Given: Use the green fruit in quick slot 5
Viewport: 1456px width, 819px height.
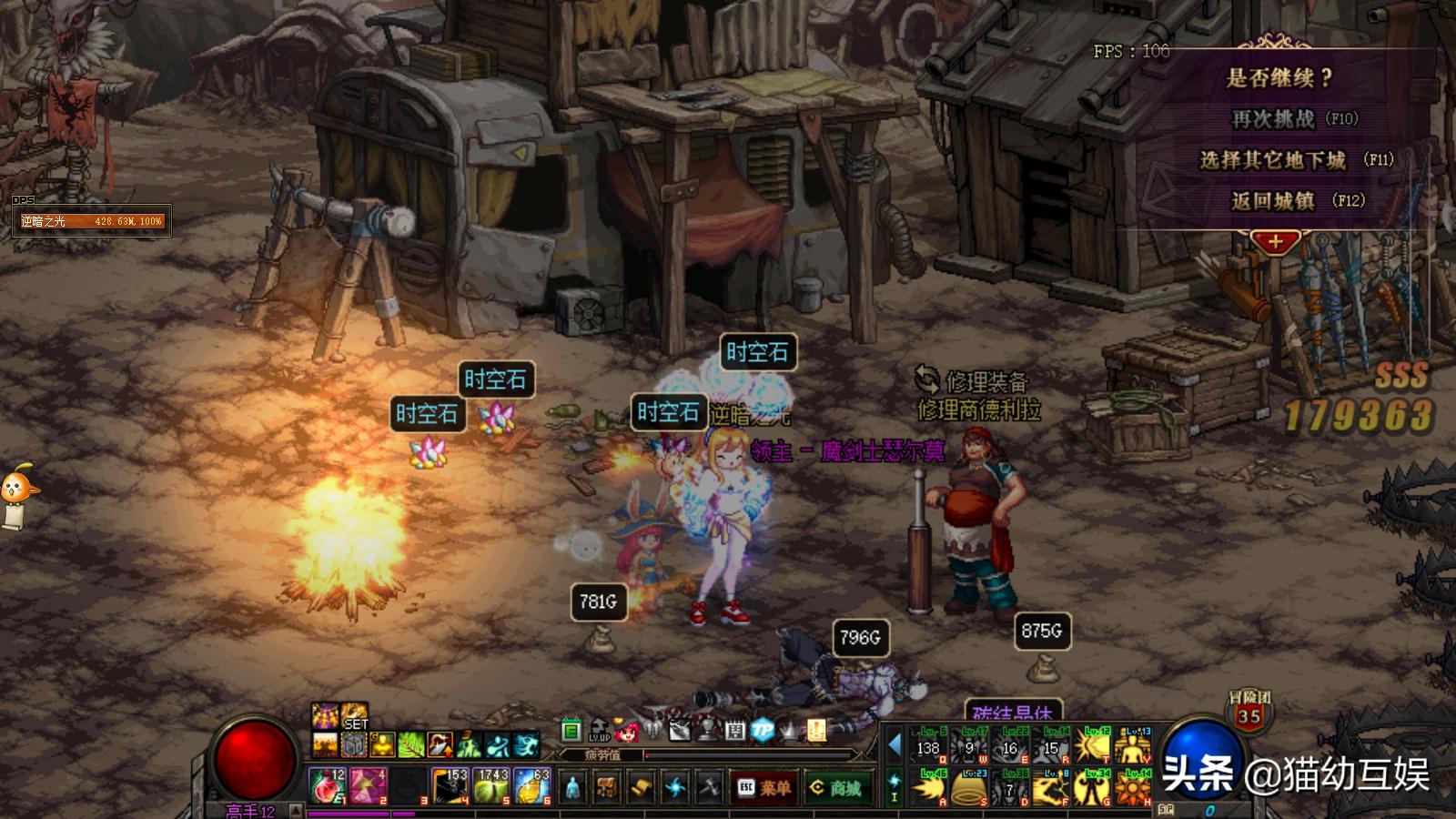Looking at the screenshot, I should [x=492, y=786].
